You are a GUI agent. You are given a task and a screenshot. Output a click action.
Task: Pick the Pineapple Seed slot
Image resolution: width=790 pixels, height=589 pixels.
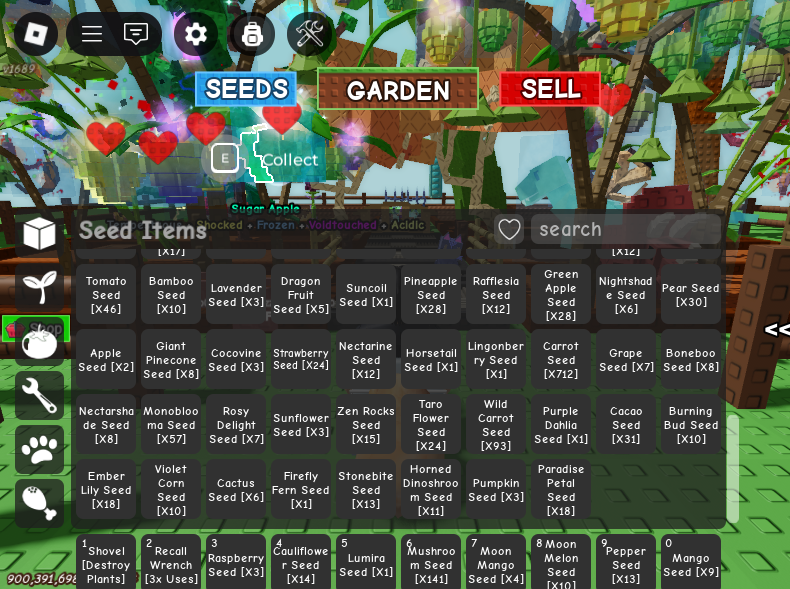431,295
